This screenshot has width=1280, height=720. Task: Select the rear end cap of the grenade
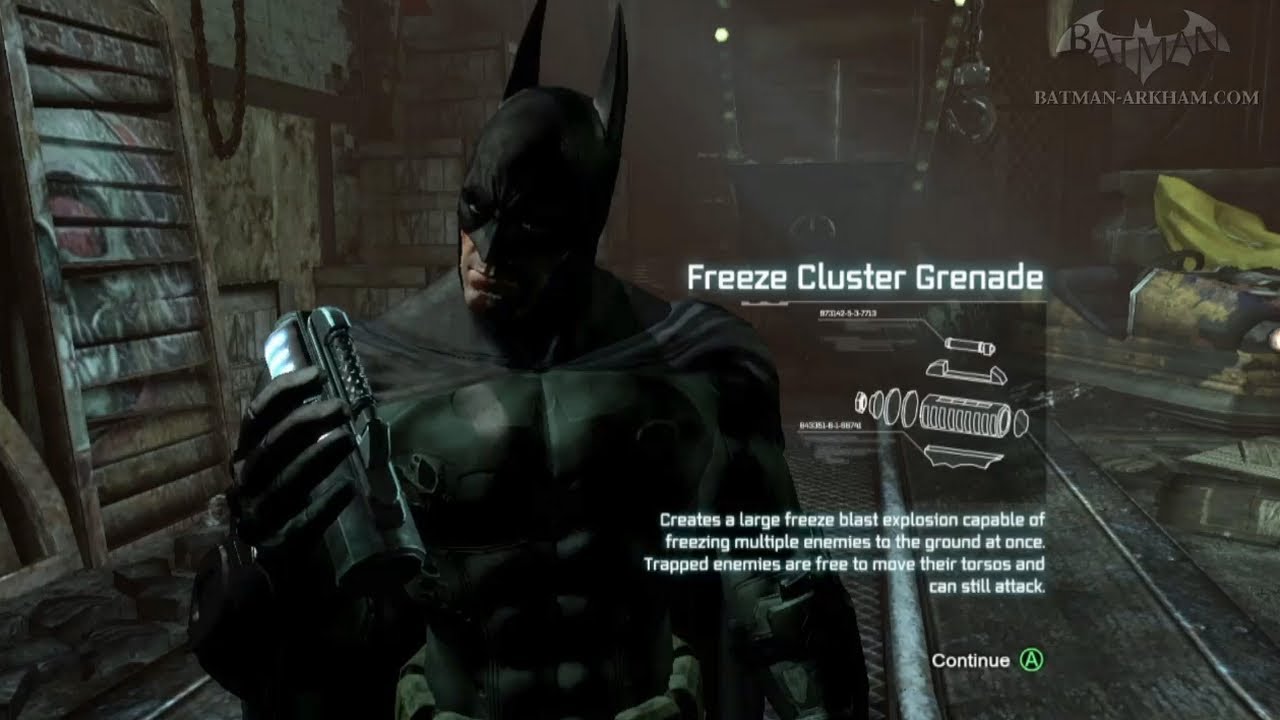point(1022,422)
